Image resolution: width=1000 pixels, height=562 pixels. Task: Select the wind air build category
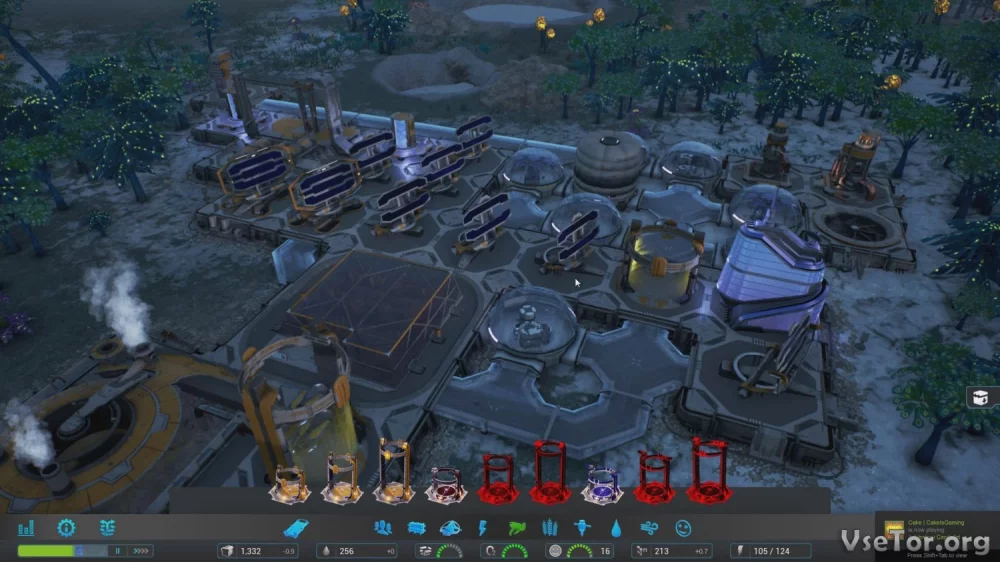point(649,527)
